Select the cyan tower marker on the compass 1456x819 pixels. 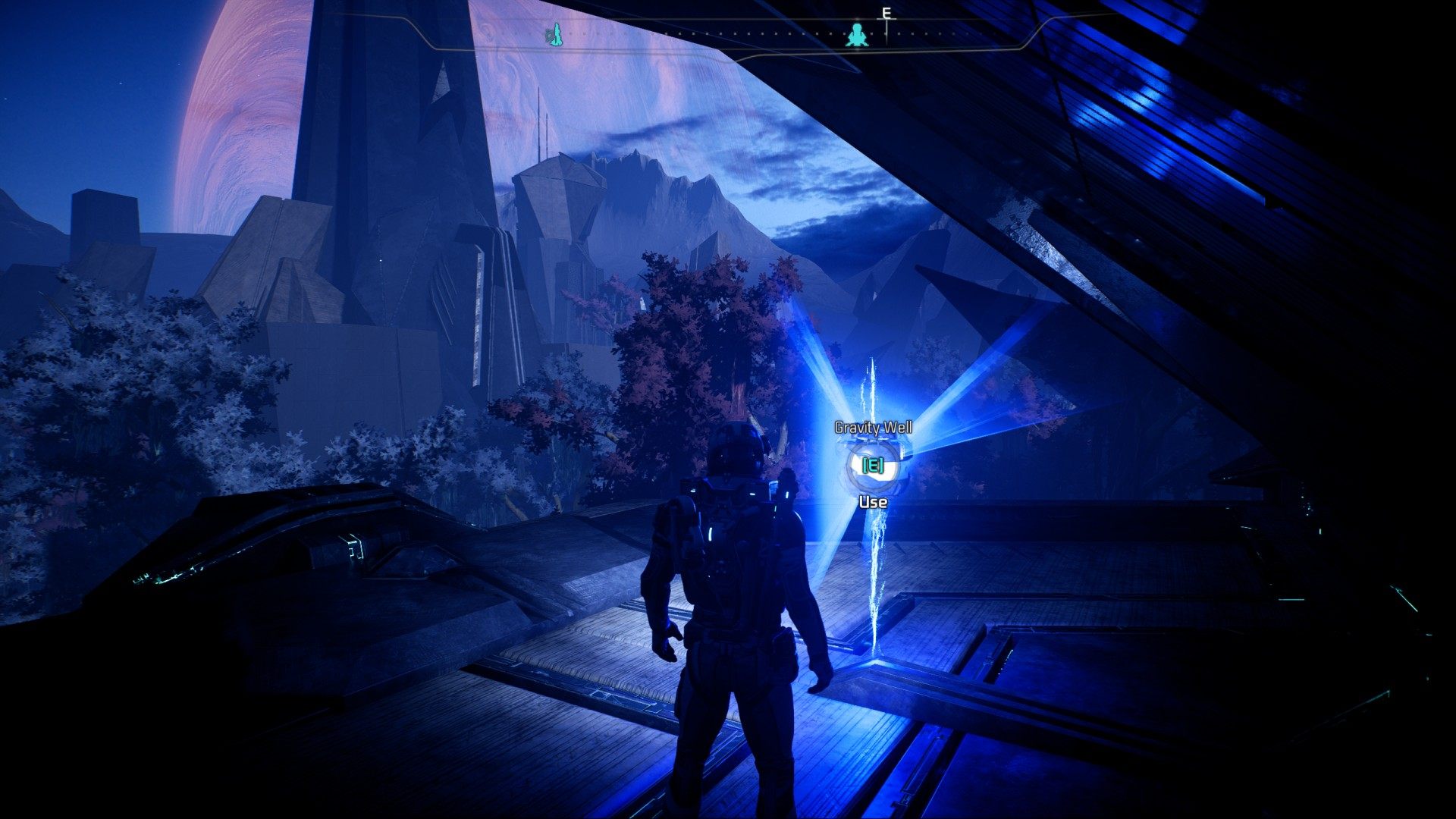(x=554, y=34)
